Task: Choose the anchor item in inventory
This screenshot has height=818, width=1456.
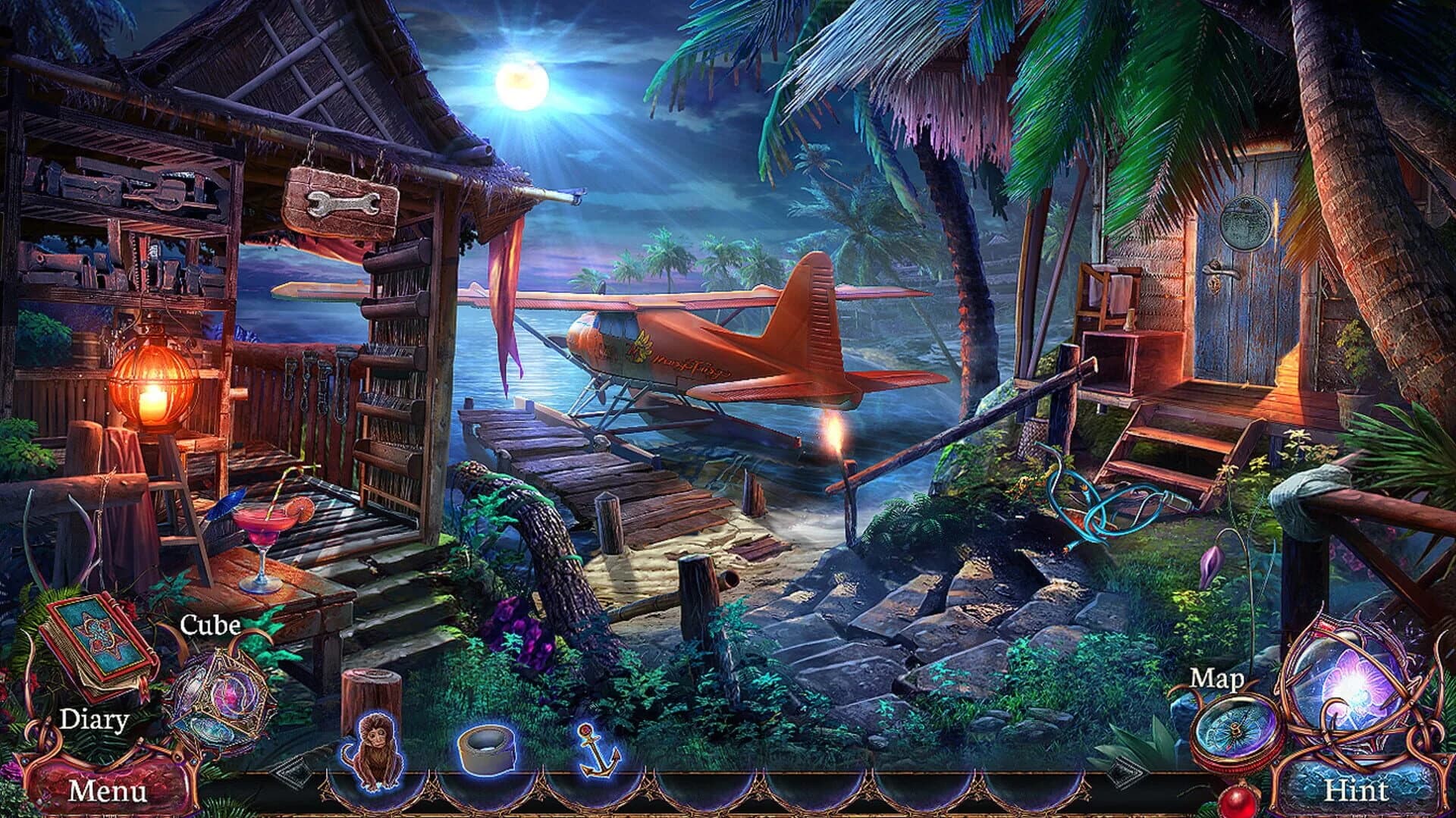Action: 598,749
